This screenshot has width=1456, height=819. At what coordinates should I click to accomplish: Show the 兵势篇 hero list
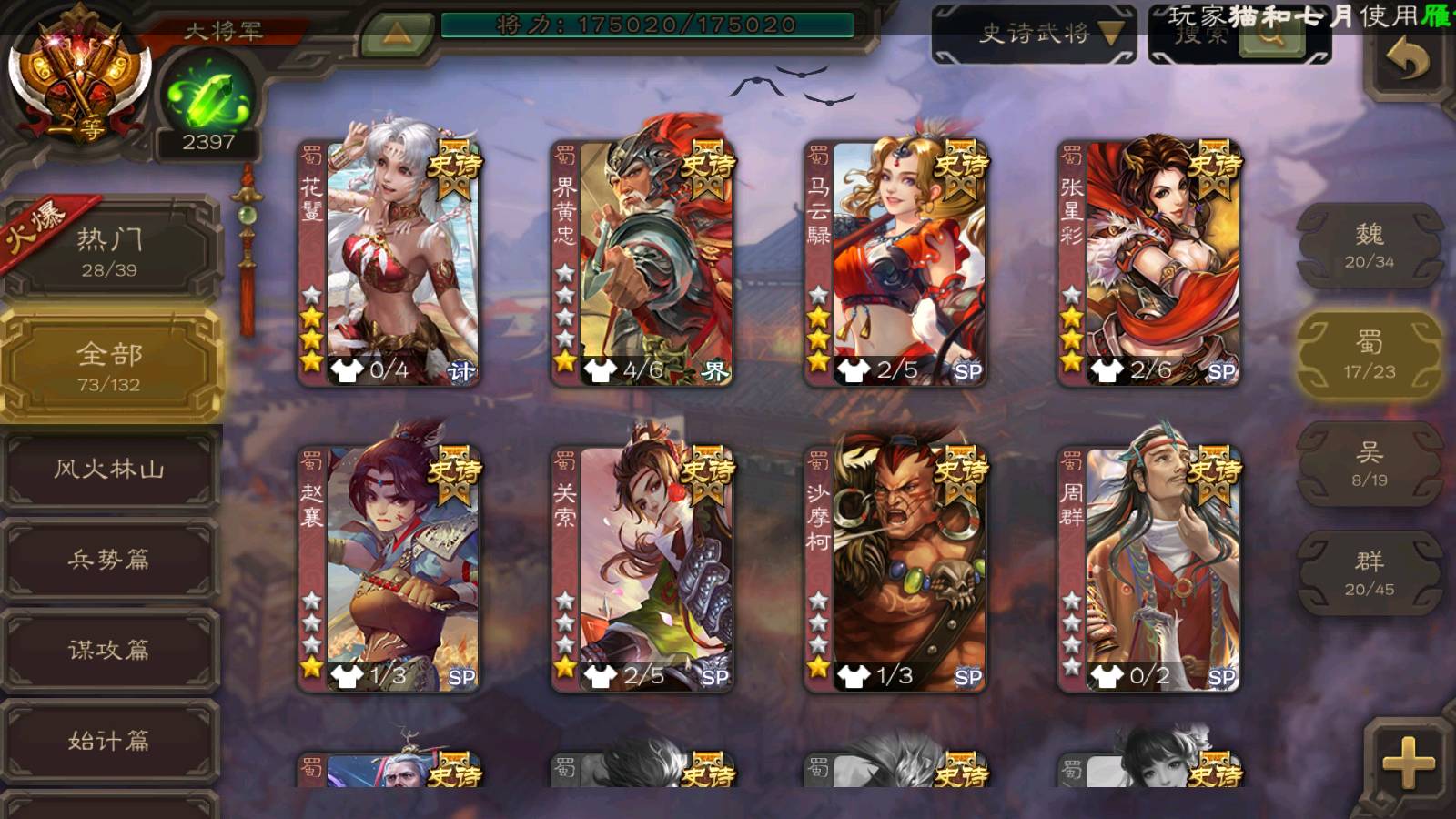[x=109, y=559]
